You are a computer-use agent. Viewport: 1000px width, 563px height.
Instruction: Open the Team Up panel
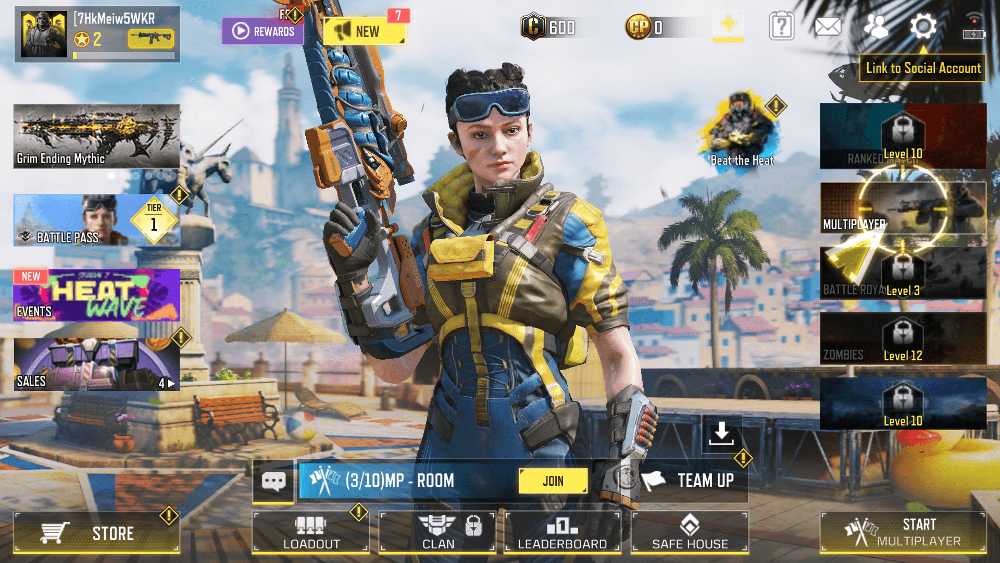692,480
